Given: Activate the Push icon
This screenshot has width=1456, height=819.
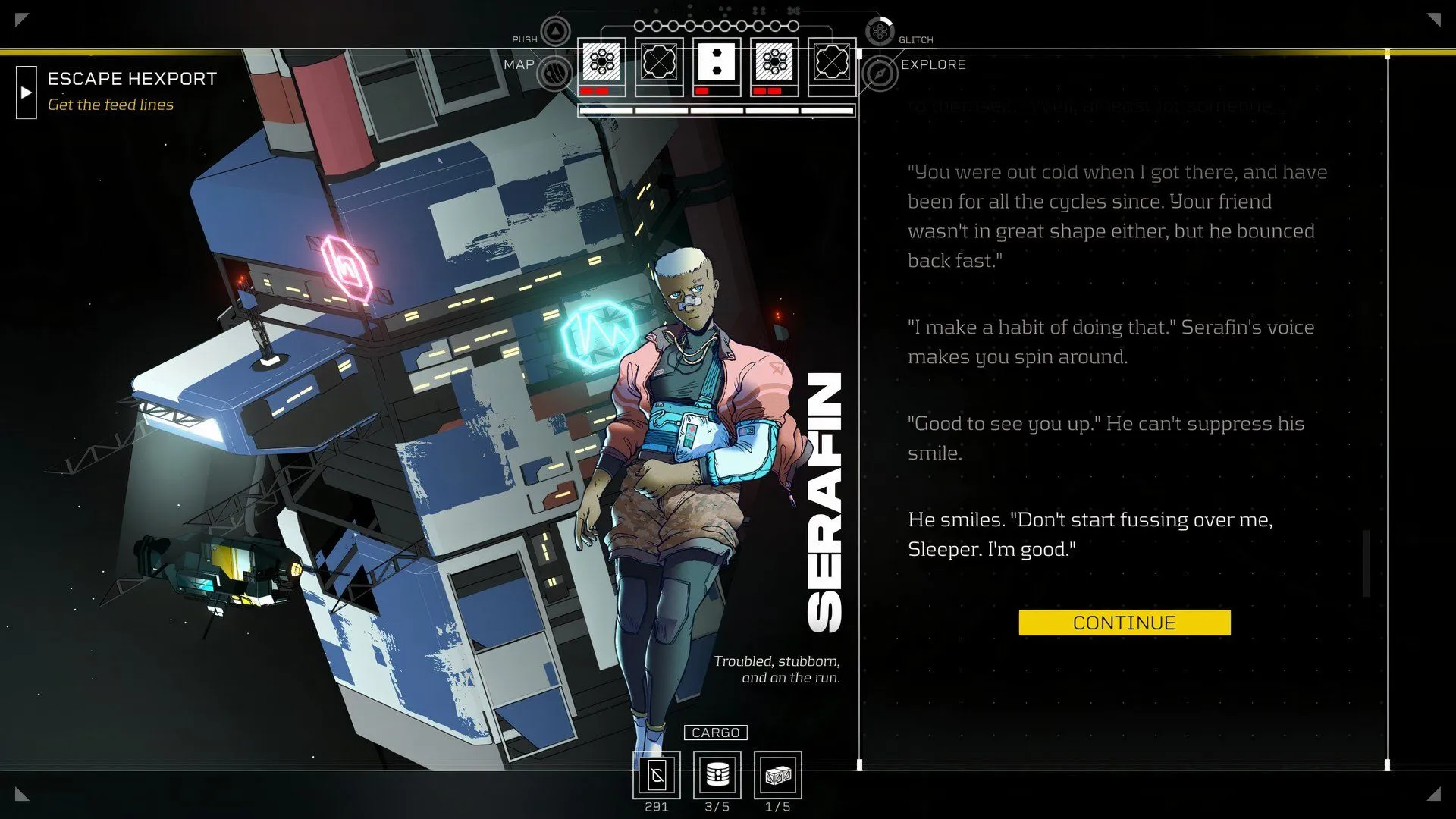Looking at the screenshot, I should tap(556, 32).
